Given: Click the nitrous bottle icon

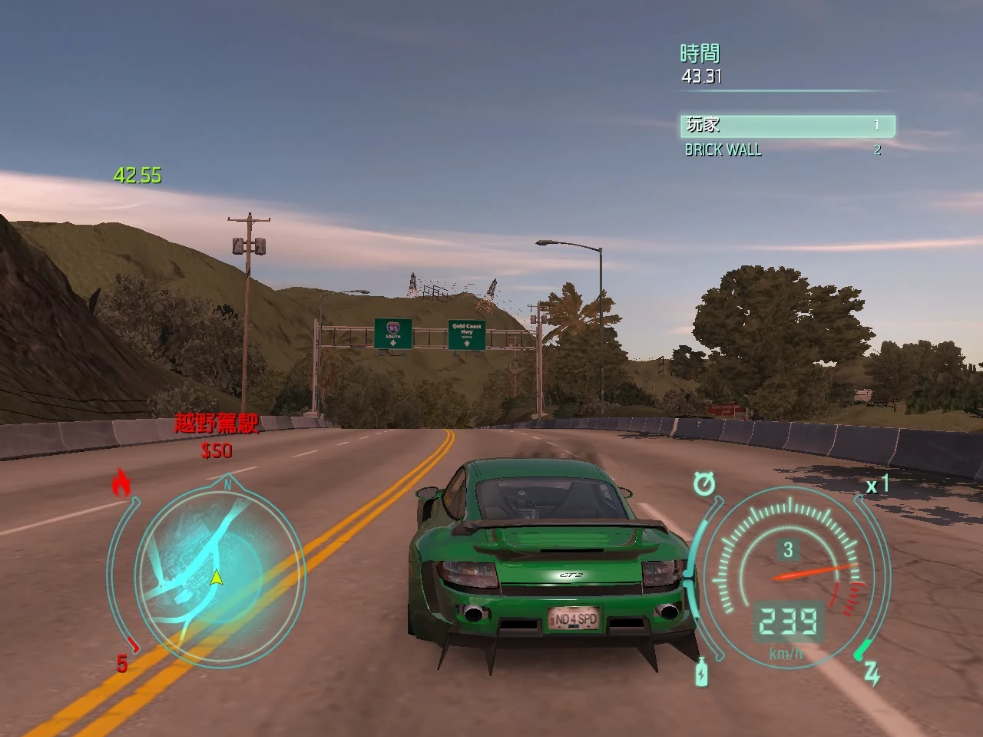Looking at the screenshot, I should pyautogui.click(x=702, y=672).
